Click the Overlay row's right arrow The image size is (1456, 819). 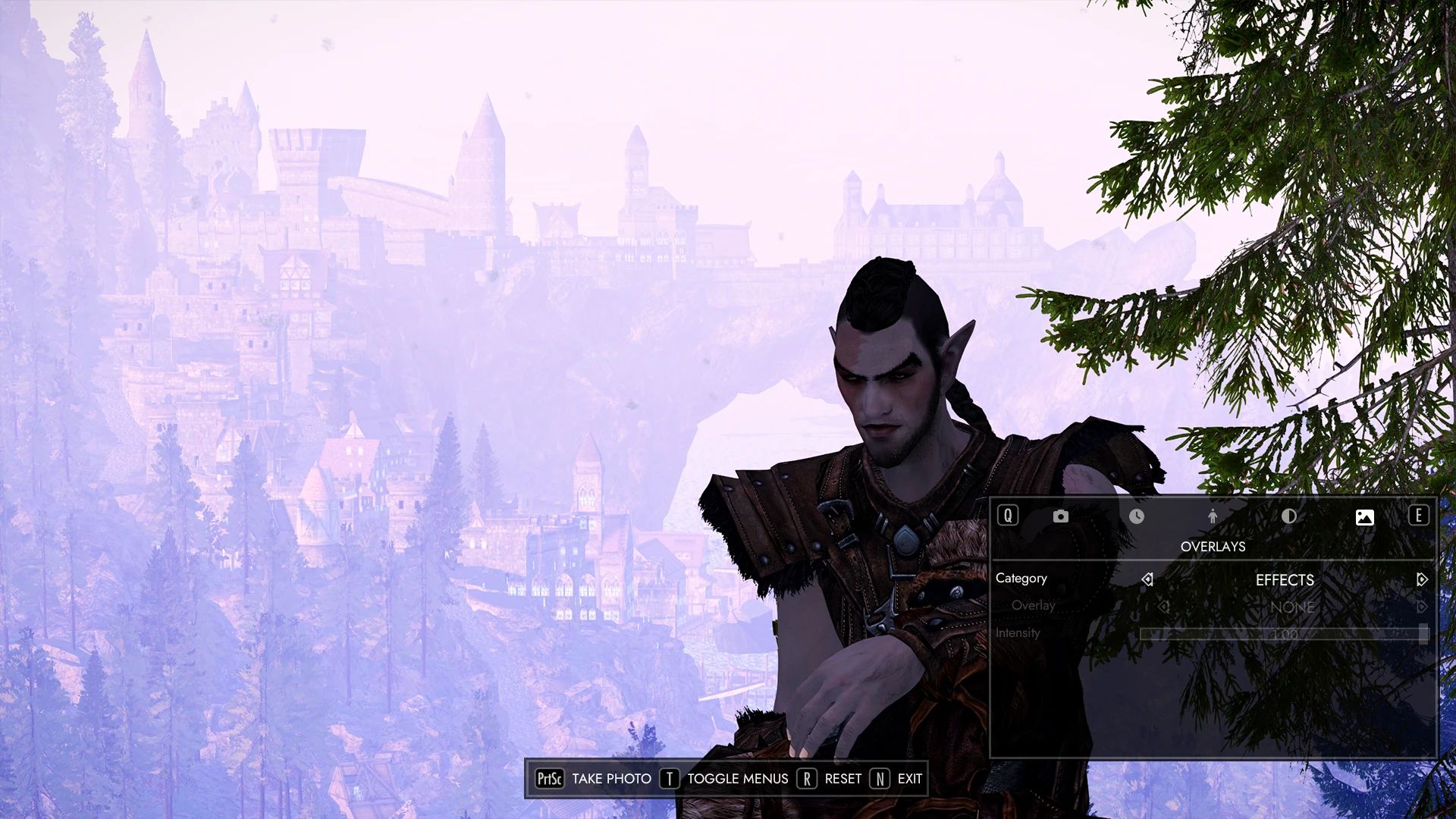(x=1422, y=607)
